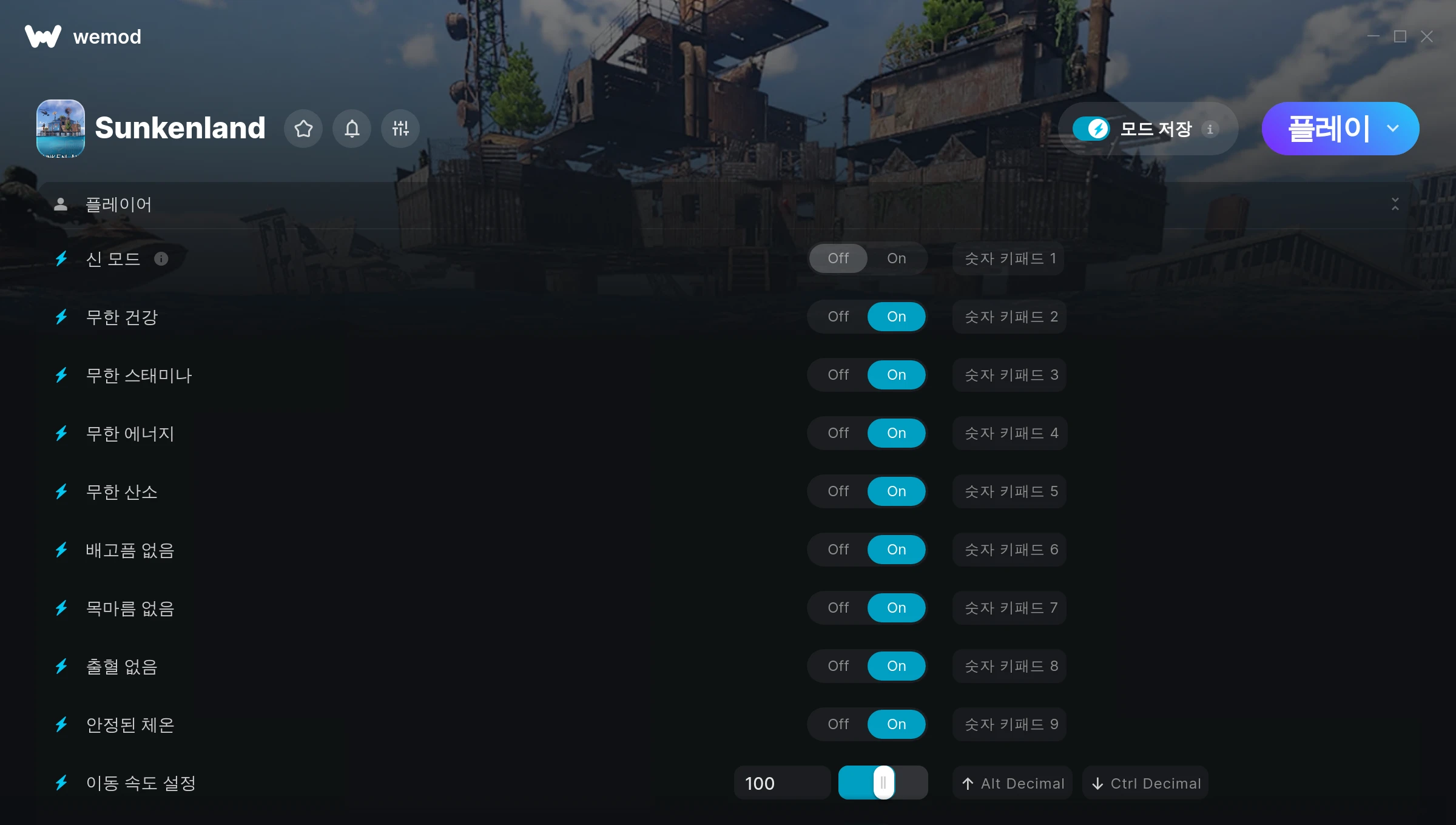Switch 목마름 없음 to Off
The image size is (1456, 825).
[838, 608]
